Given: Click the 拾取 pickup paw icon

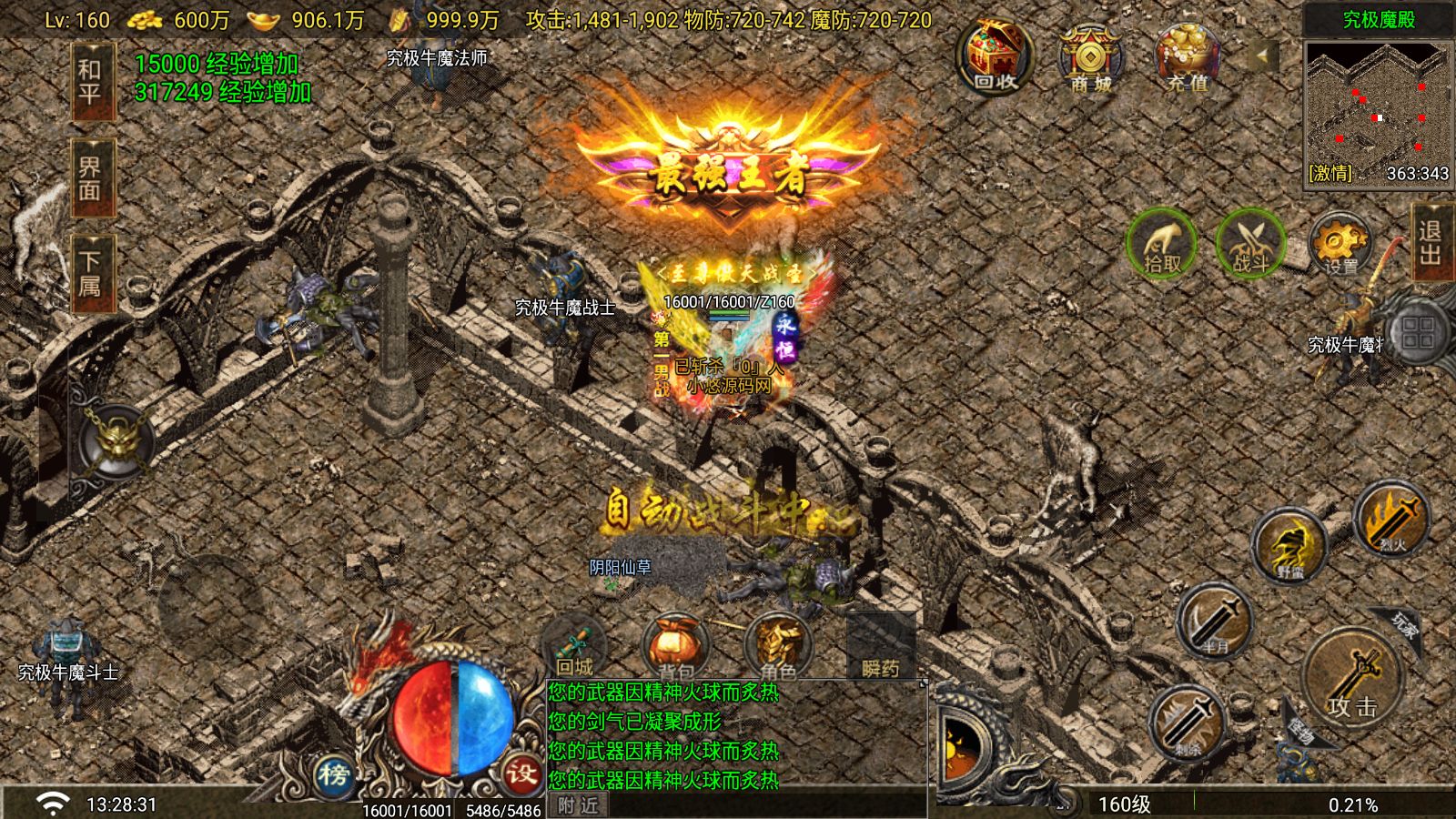Looking at the screenshot, I should tap(1157, 246).
